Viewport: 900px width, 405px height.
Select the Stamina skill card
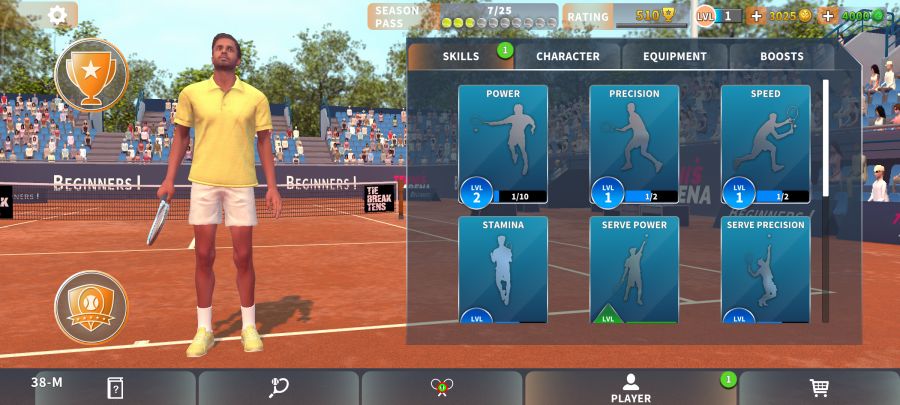pos(503,270)
